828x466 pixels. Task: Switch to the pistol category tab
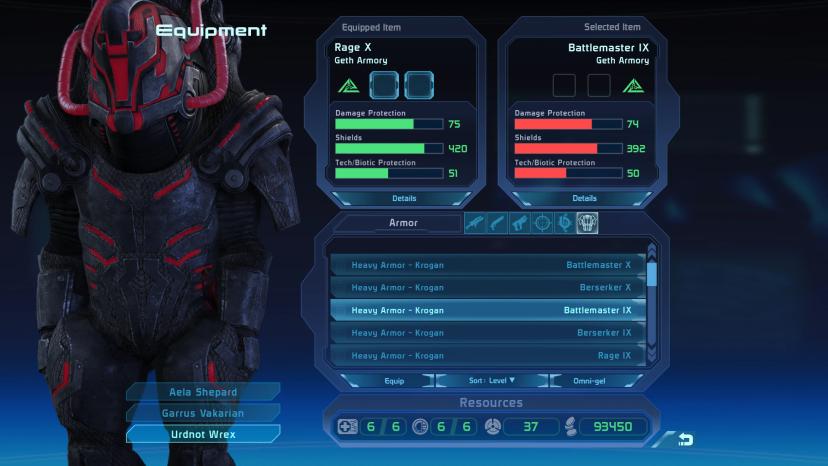coord(520,223)
